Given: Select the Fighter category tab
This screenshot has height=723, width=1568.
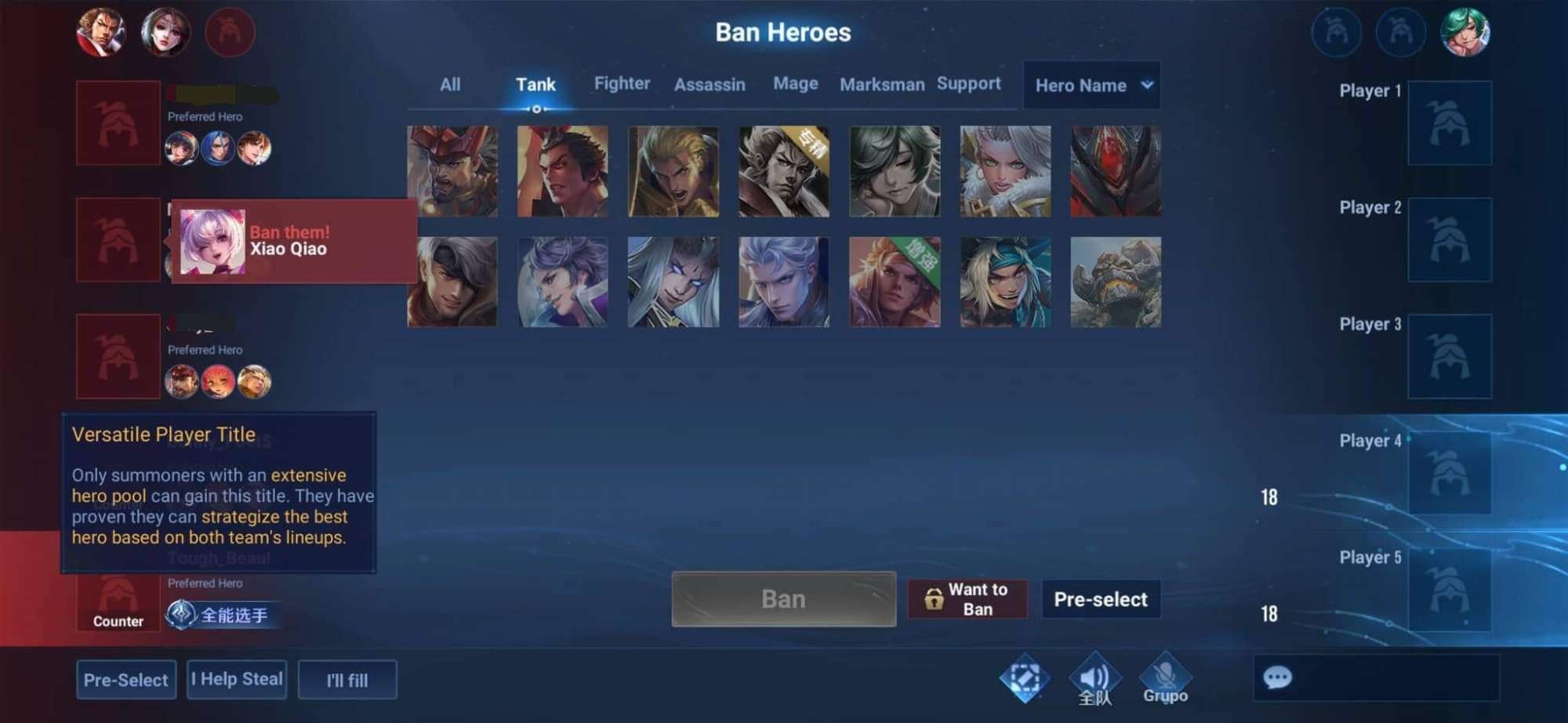Looking at the screenshot, I should pyautogui.click(x=622, y=84).
